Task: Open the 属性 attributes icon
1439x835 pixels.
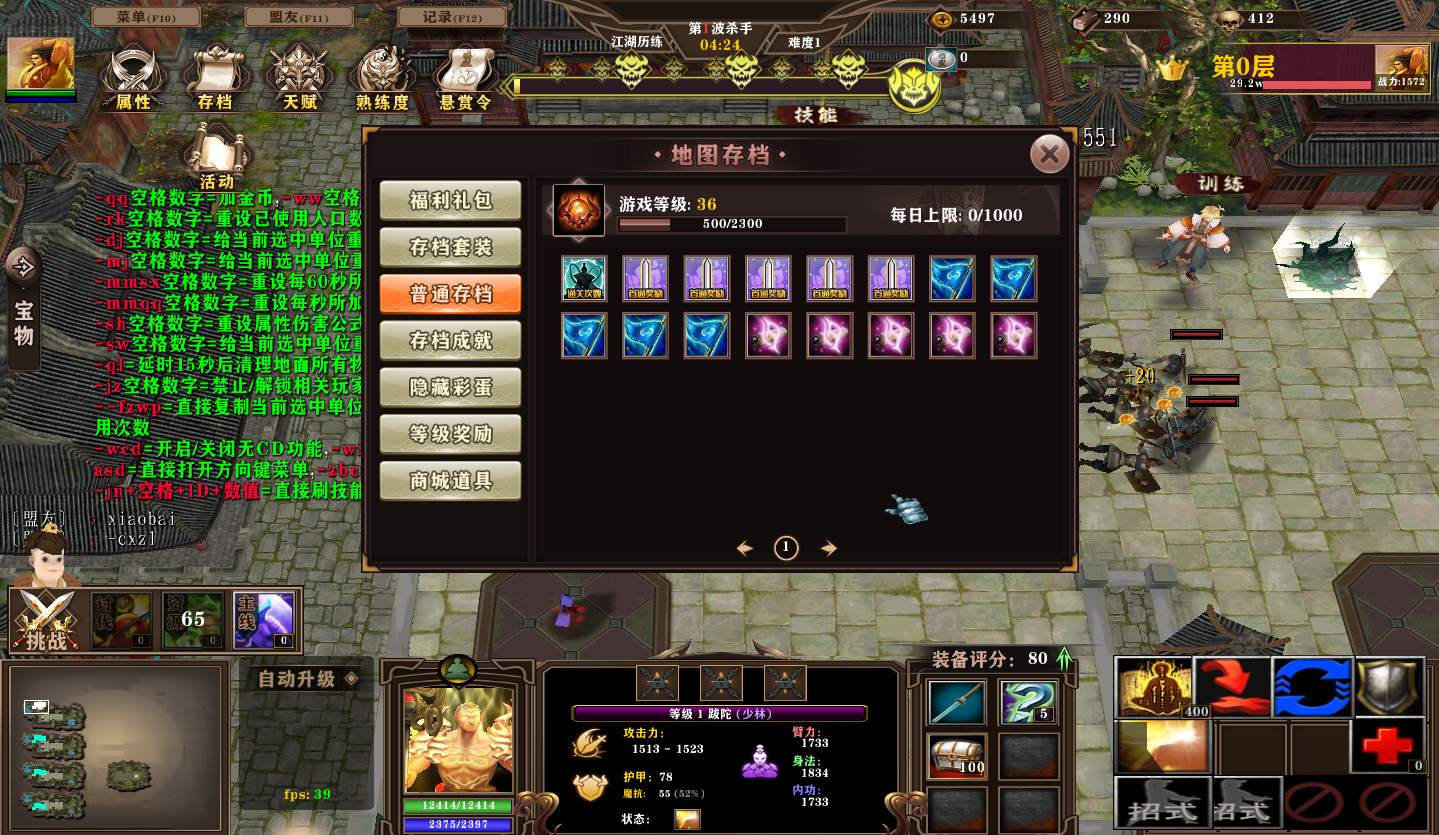Action: pyautogui.click(x=132, y=76)
